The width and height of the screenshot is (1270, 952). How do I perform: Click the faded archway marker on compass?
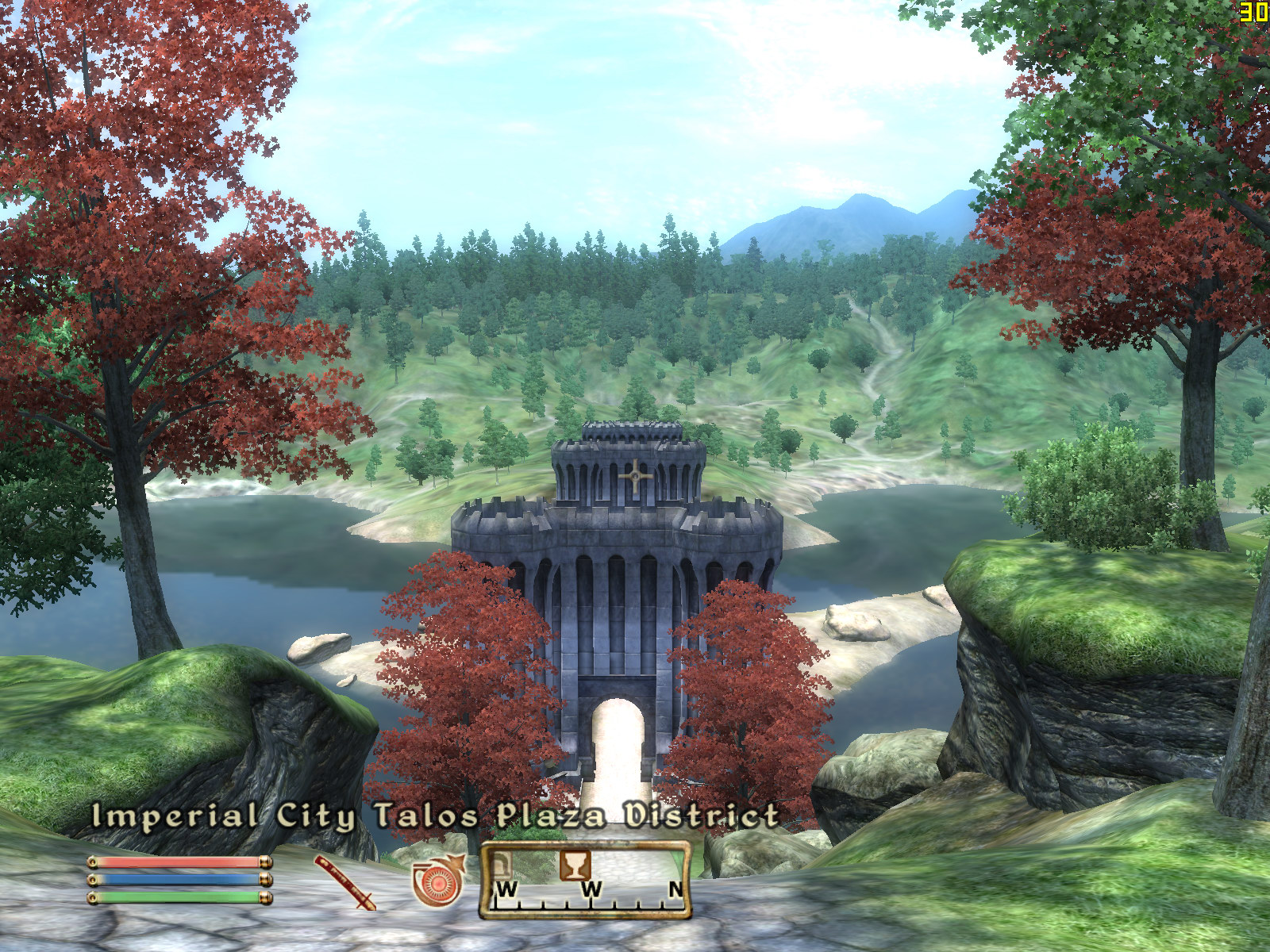pos(500,864)
